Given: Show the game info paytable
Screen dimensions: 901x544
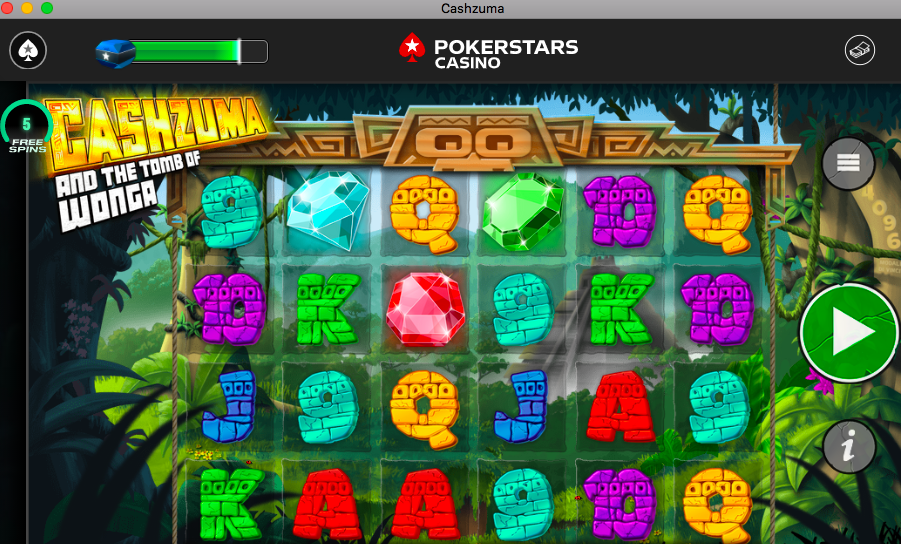Looking at the screenshot, I should tap(849, 447).
